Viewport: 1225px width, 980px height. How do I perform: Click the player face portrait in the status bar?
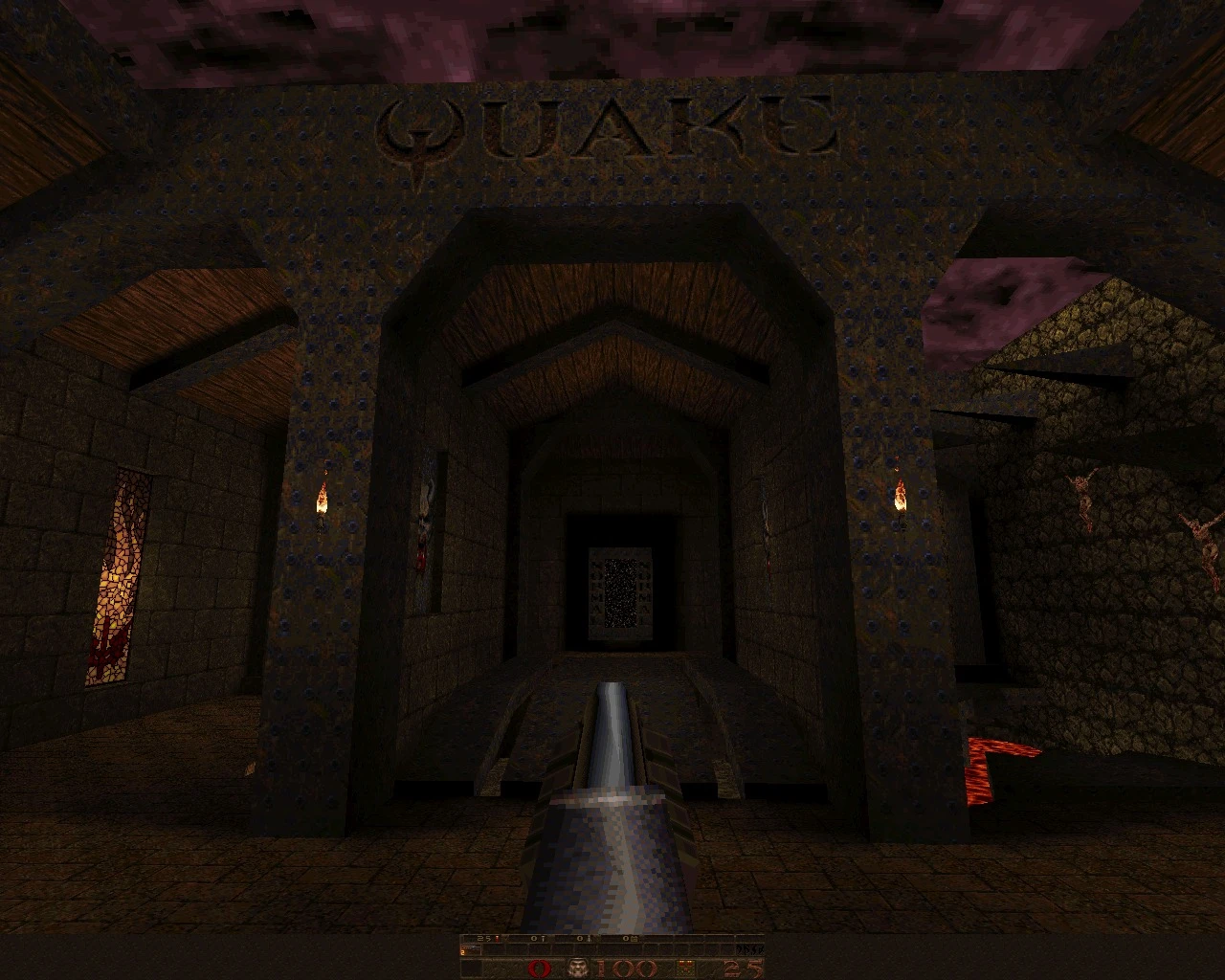point(578,969)
